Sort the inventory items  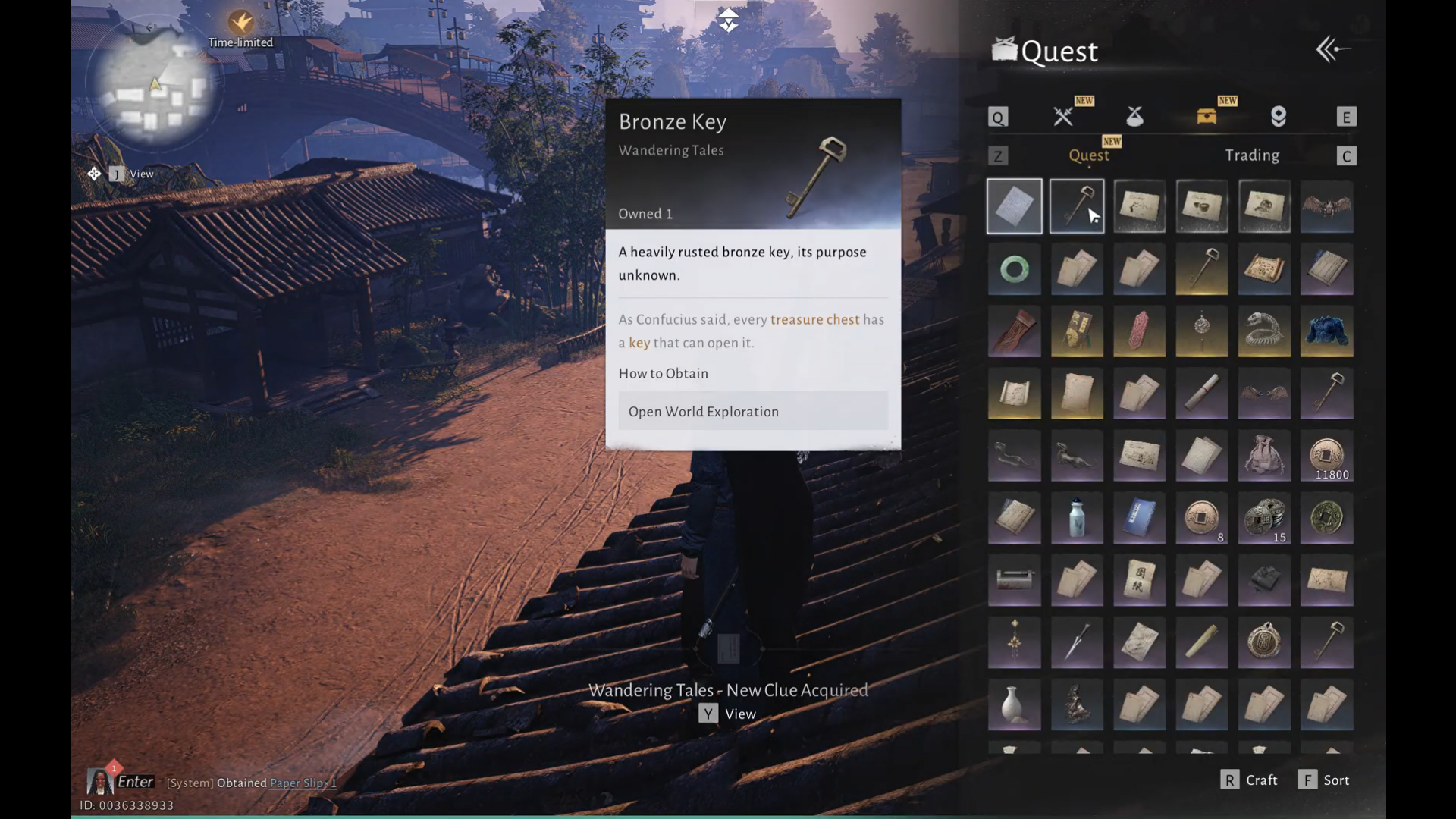(x=1324, y=780)
